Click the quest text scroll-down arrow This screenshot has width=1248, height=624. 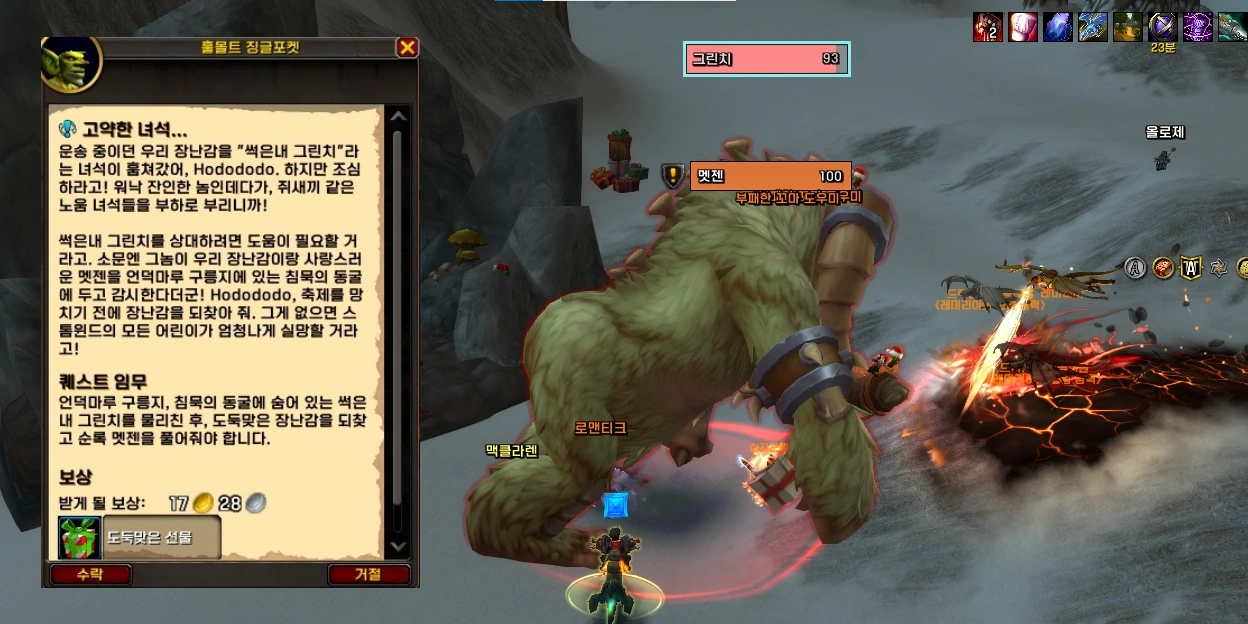pos(398,547)
